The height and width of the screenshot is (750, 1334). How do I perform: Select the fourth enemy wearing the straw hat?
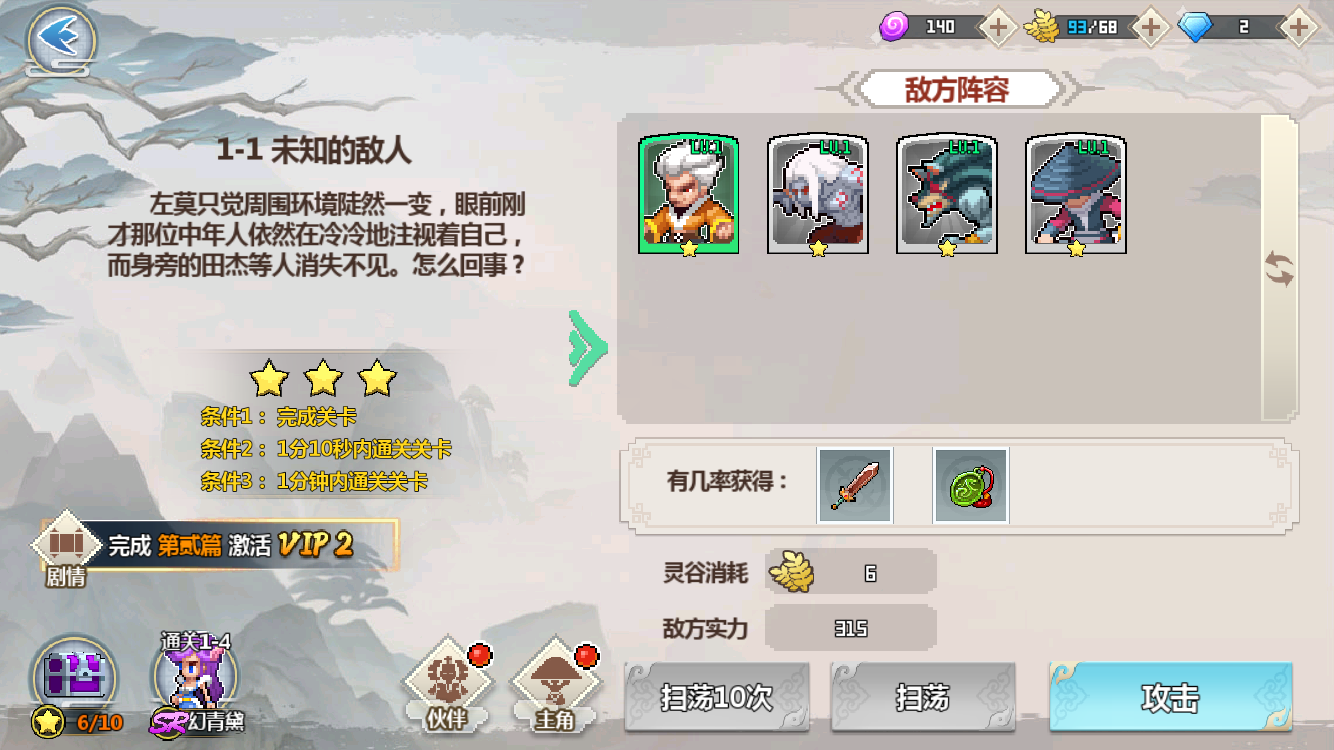(x=1077, y=196)
